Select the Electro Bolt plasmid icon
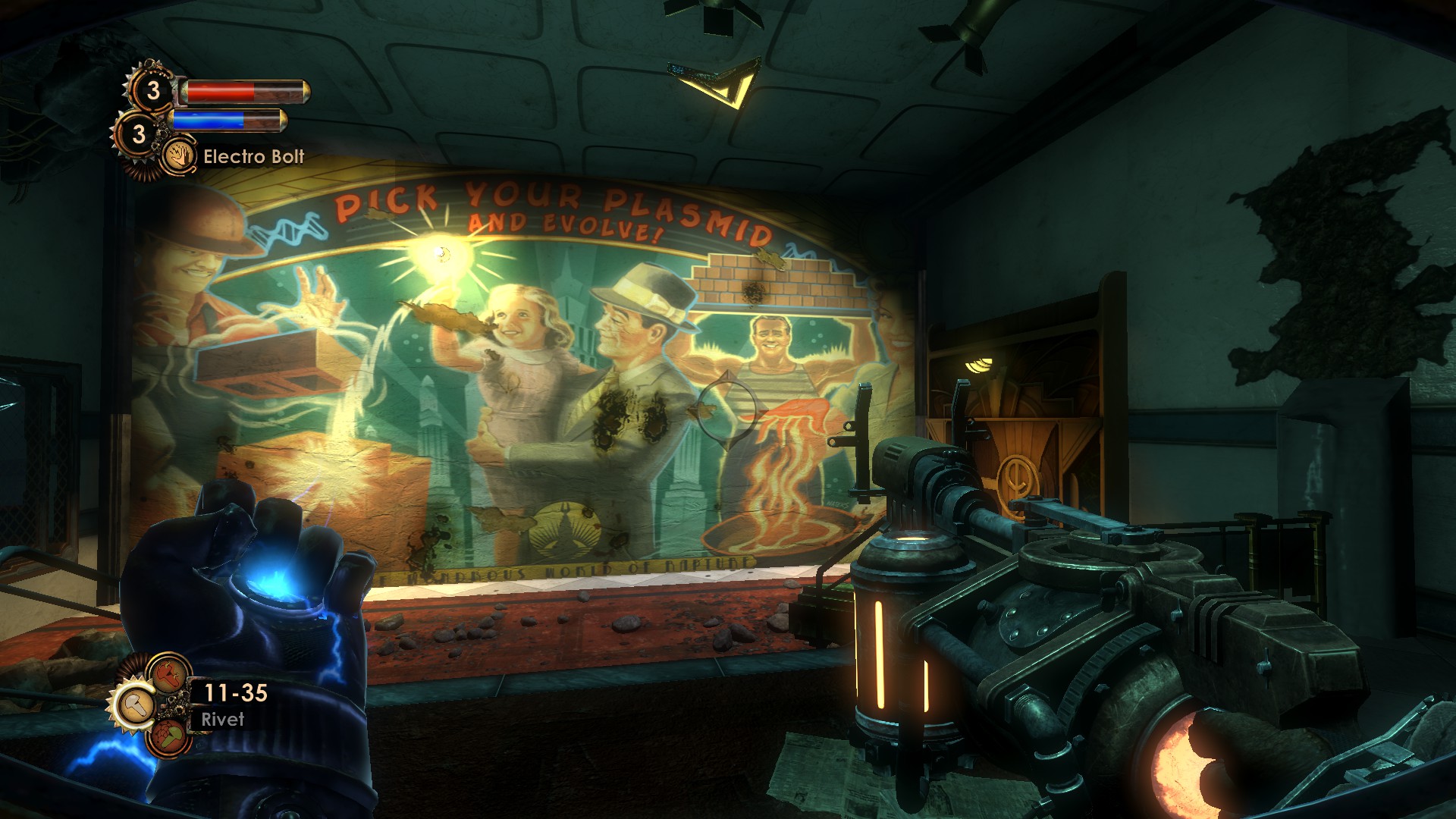Viewport: 1456px width, 819px height. coord(180,157)
